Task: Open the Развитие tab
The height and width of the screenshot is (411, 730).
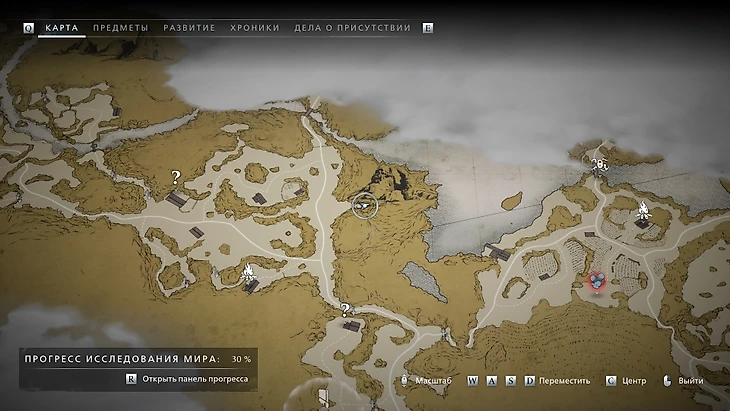Action: (188, 28)
